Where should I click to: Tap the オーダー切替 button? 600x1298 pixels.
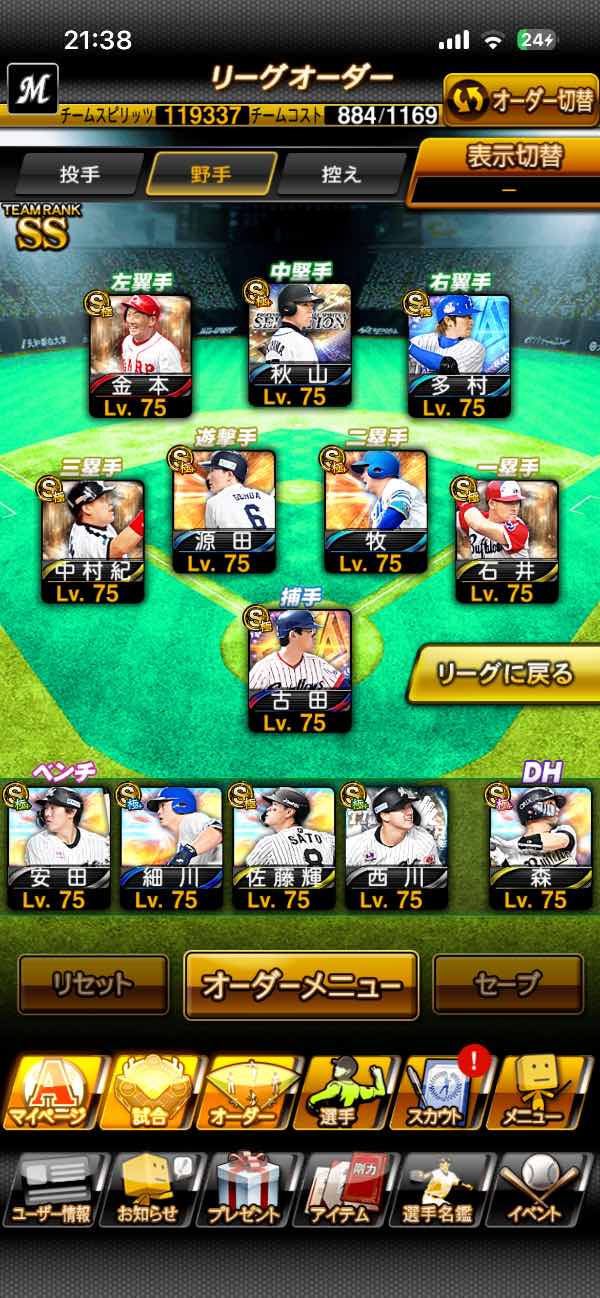tap(521, 100)
